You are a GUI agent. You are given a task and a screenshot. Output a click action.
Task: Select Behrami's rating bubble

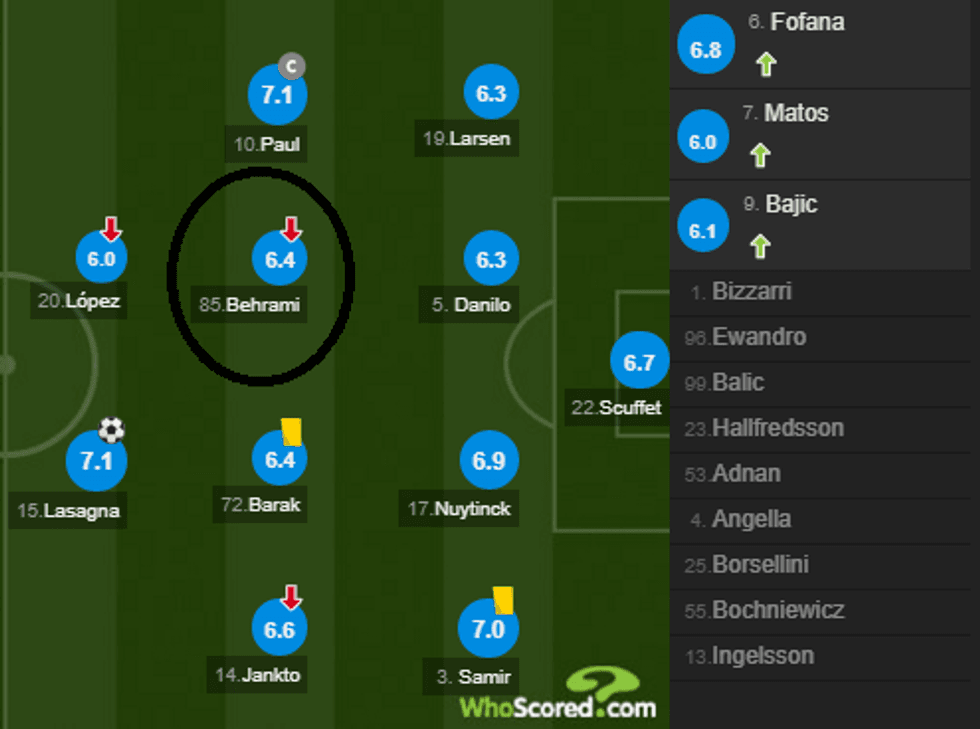[279, 261]
